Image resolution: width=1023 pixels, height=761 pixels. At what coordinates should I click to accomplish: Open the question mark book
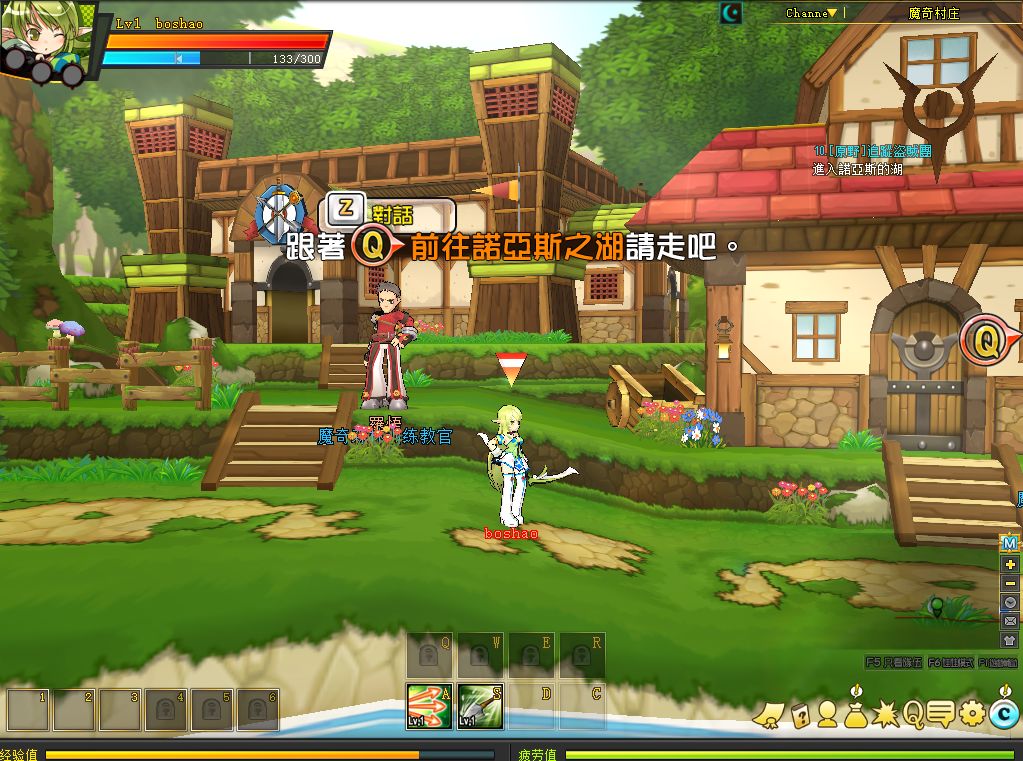(800, 714)
